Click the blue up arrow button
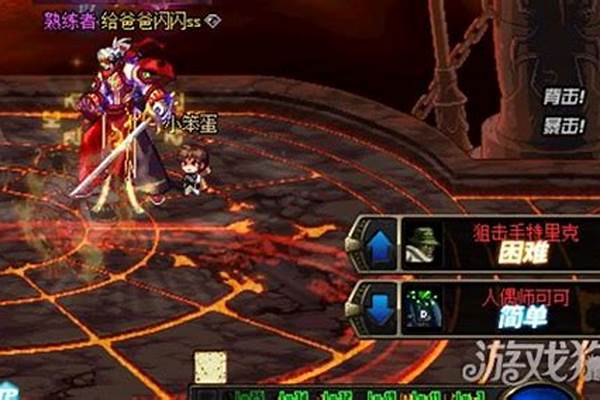Viewport: 600px width, 400px height. 379,246
